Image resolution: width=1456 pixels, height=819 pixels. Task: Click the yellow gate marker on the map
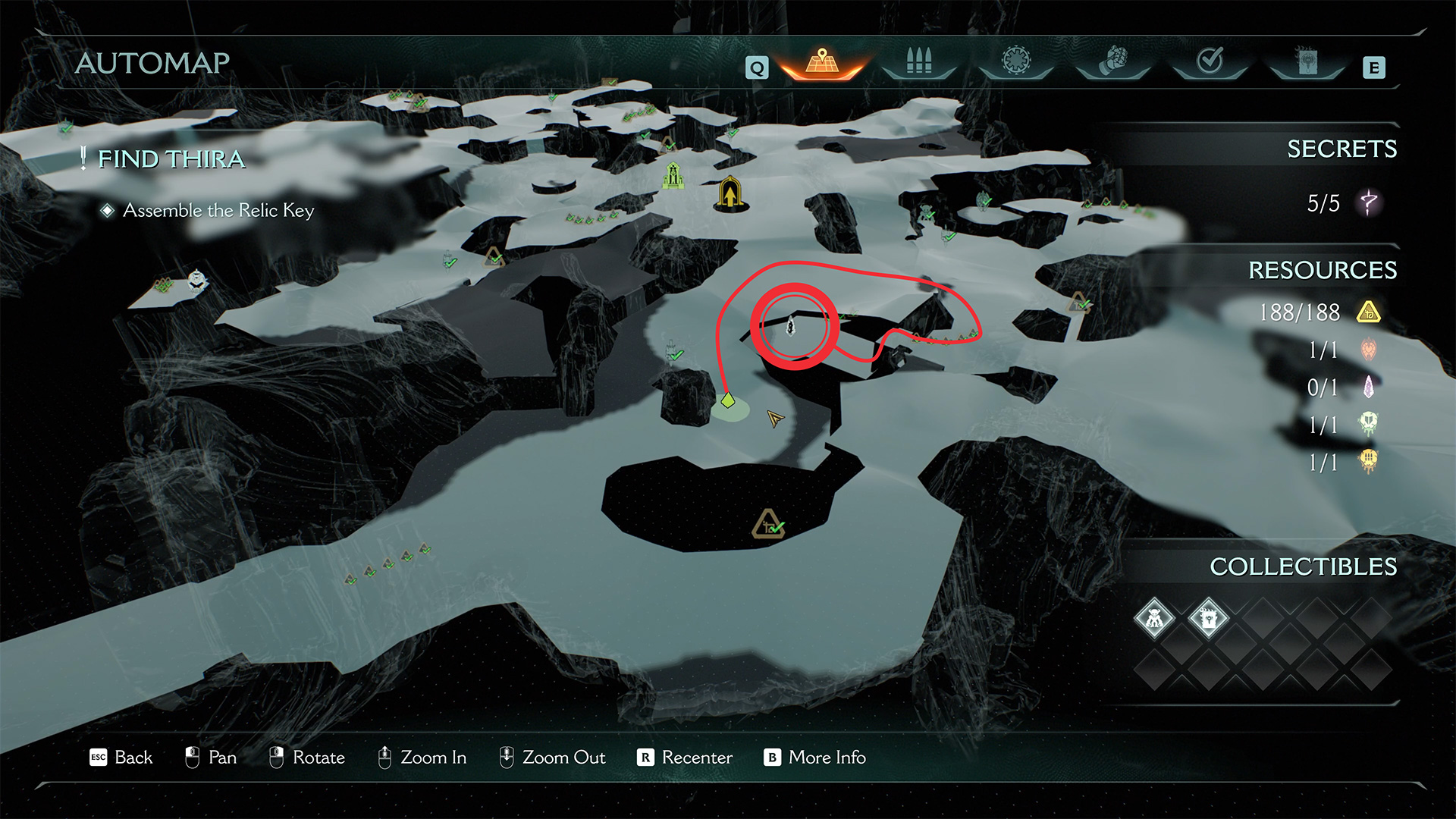(730, 194)
